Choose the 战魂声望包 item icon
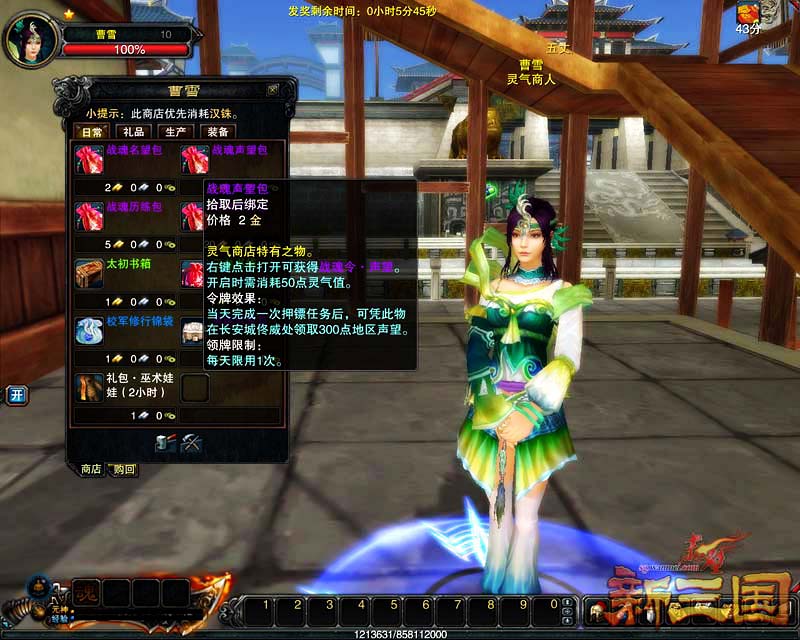This screenshot has width=800, height=640. [x=194, y=159]
